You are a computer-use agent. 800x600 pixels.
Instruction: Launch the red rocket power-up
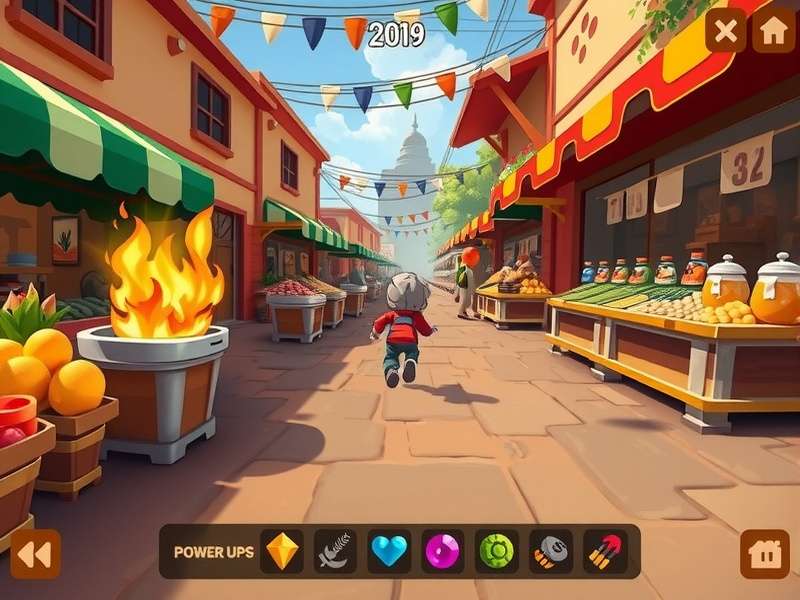pos(604,551)
